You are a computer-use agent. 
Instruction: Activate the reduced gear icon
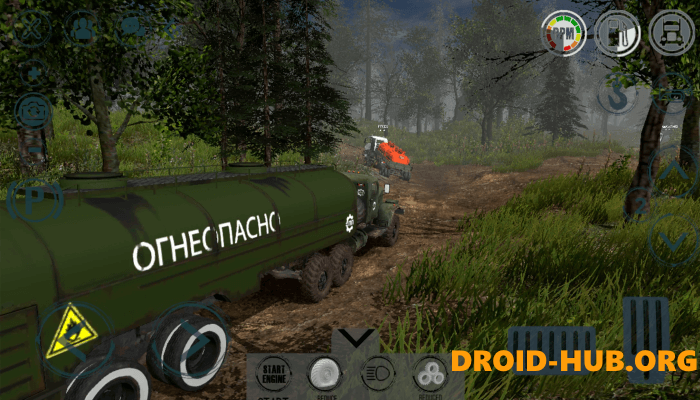coord(431,373)
